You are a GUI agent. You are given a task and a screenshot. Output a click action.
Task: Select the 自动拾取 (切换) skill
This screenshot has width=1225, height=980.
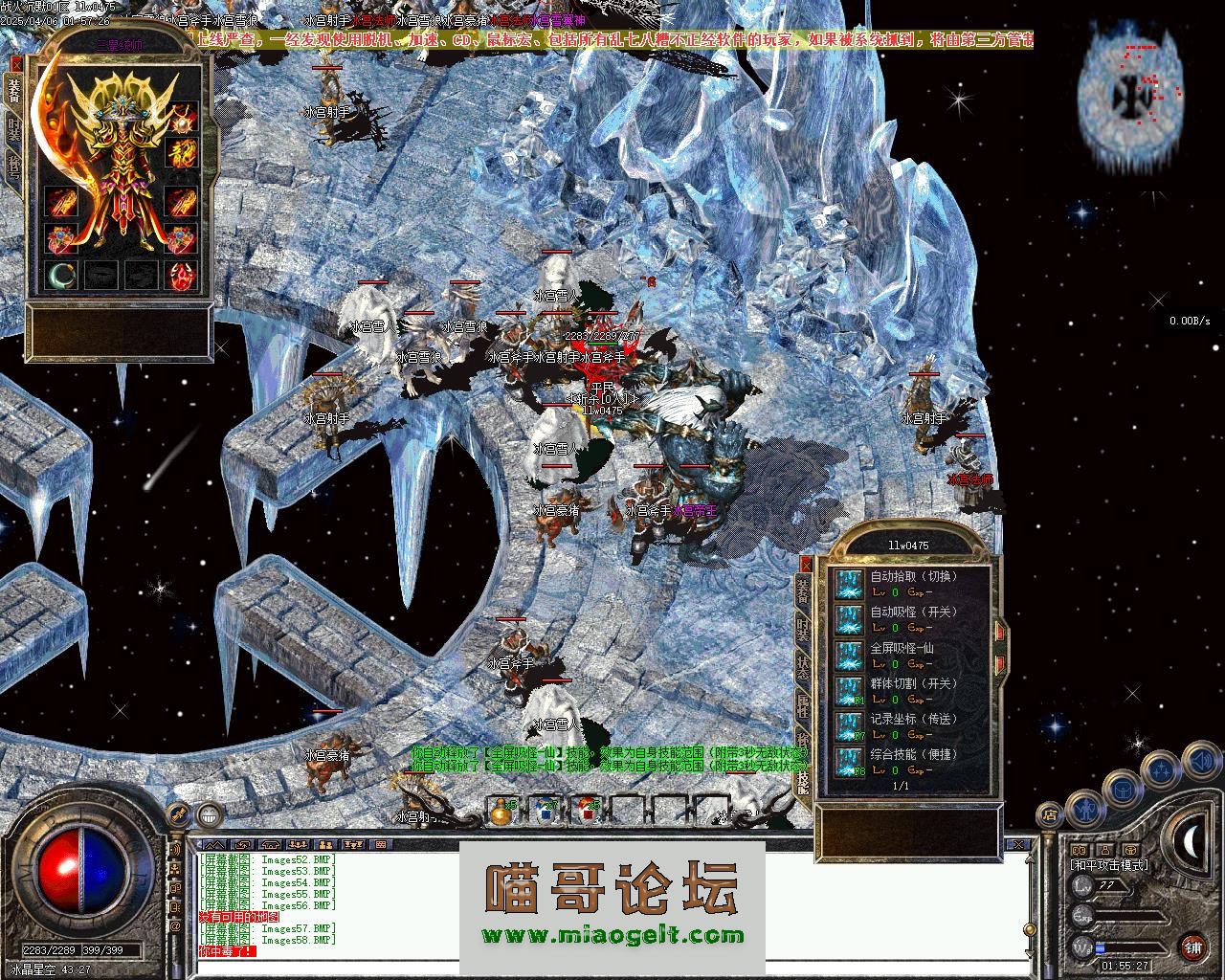click(x=848, y=584)
